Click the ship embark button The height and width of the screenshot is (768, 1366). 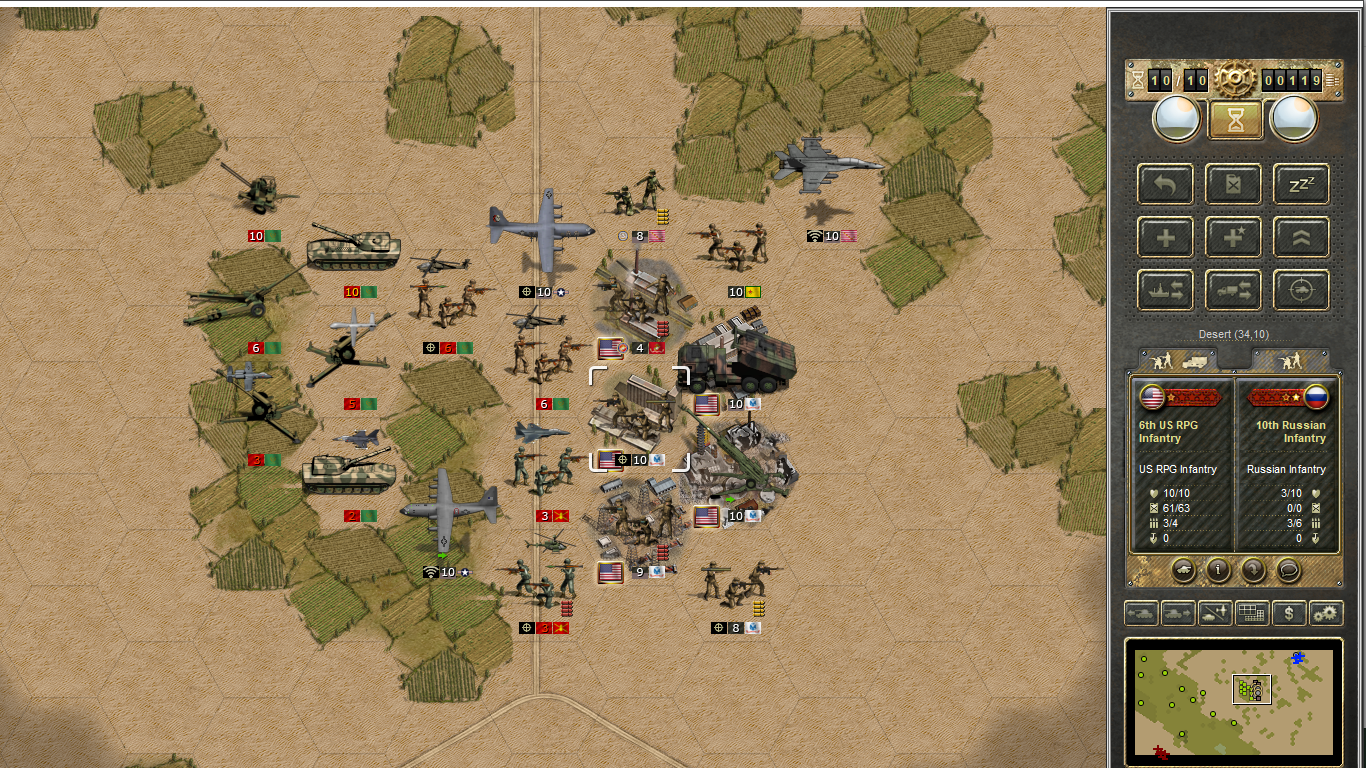(1166, 290)
